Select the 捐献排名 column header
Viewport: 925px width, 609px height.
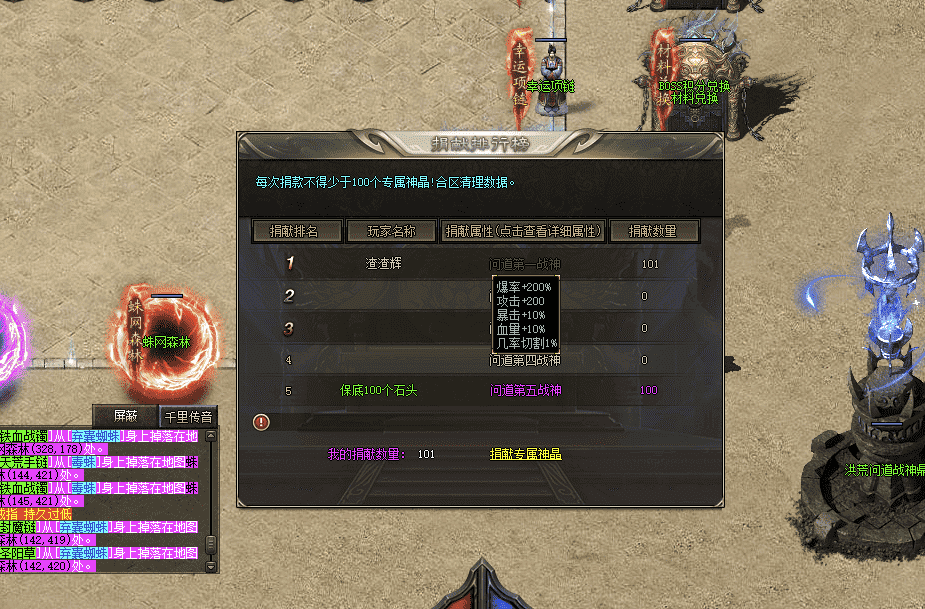pyautogui.click(x=298, y=231)
